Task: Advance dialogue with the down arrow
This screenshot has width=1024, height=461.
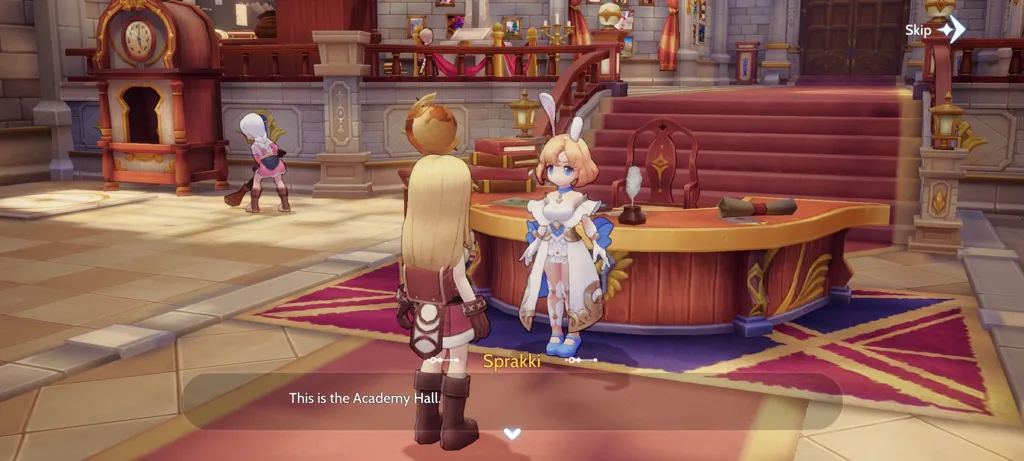Action: (x=512, y=433)
